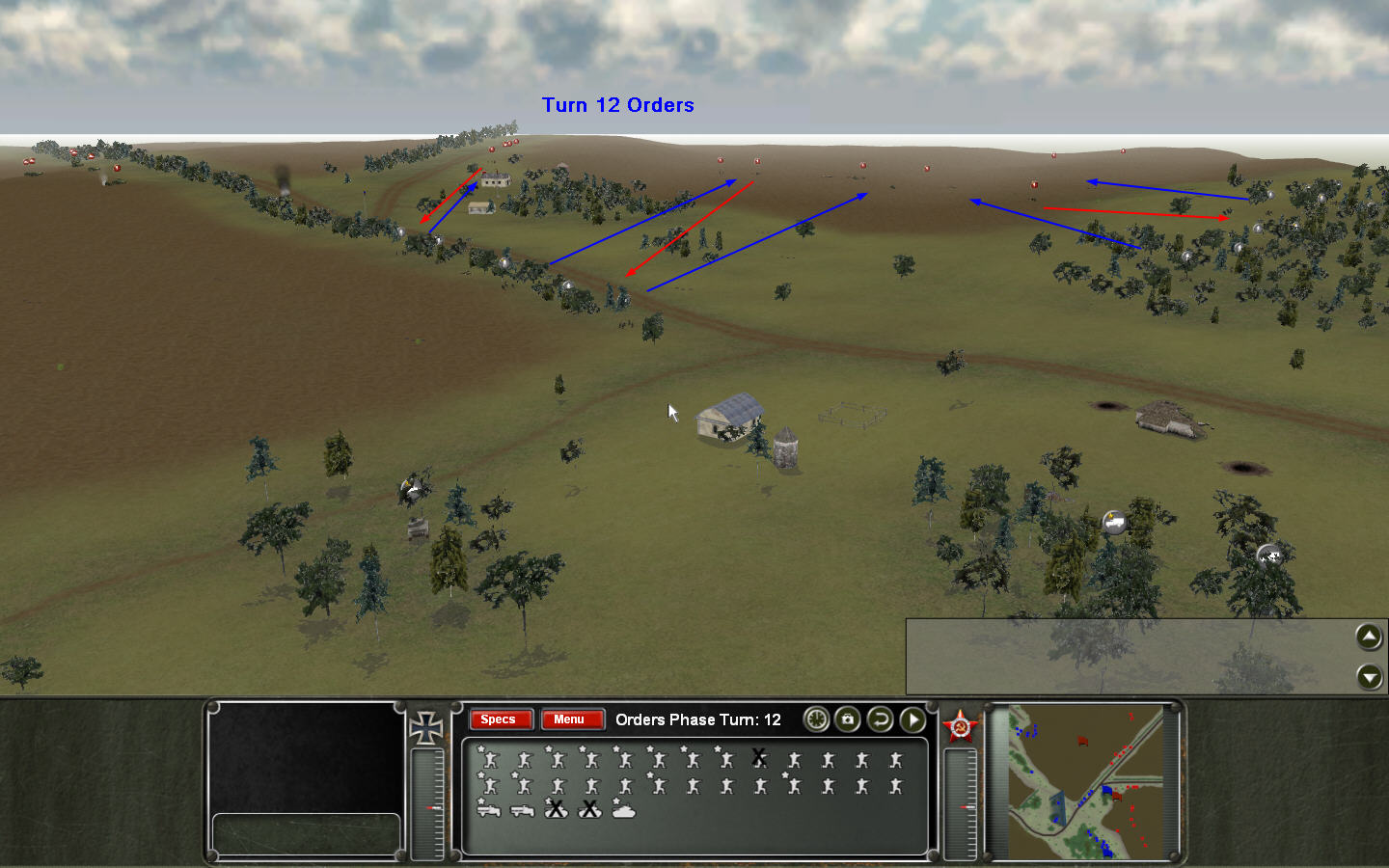Image resolution: width=1389 pixels, height=868 pixels.
Task: Click the German iron cross emblem
Action: pyautogui.click(x=425, y=728)
